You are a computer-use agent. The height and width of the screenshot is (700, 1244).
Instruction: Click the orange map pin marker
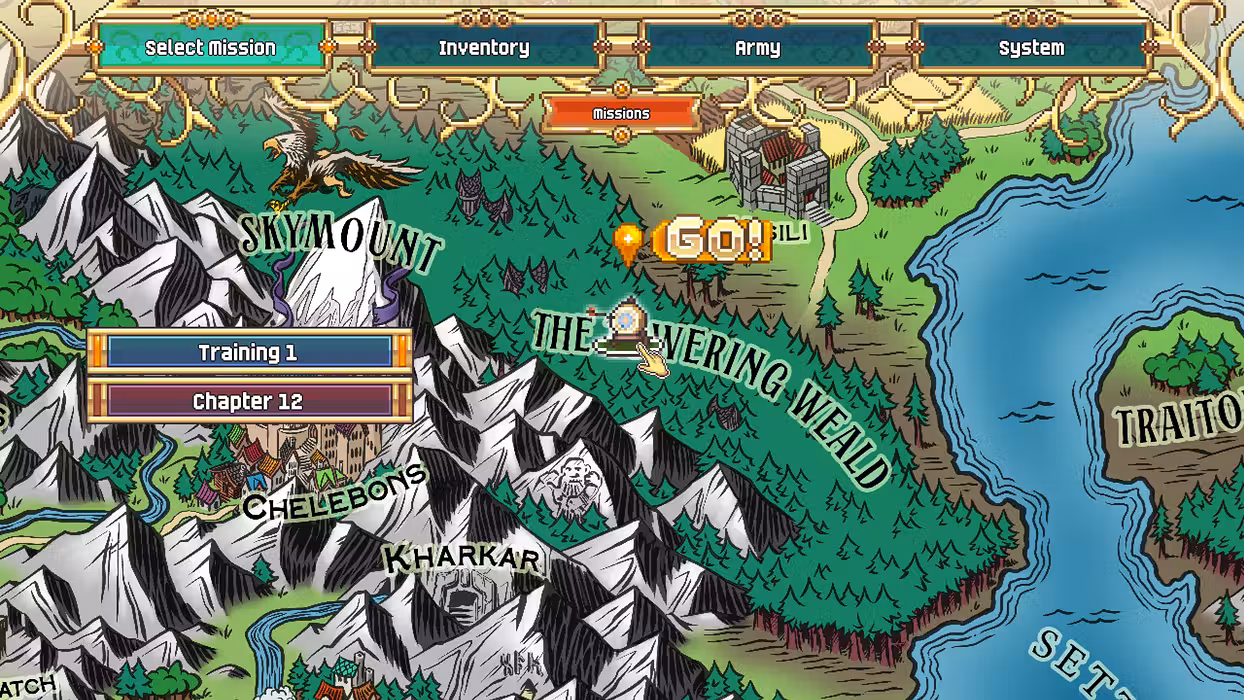[x=627, y=241]
